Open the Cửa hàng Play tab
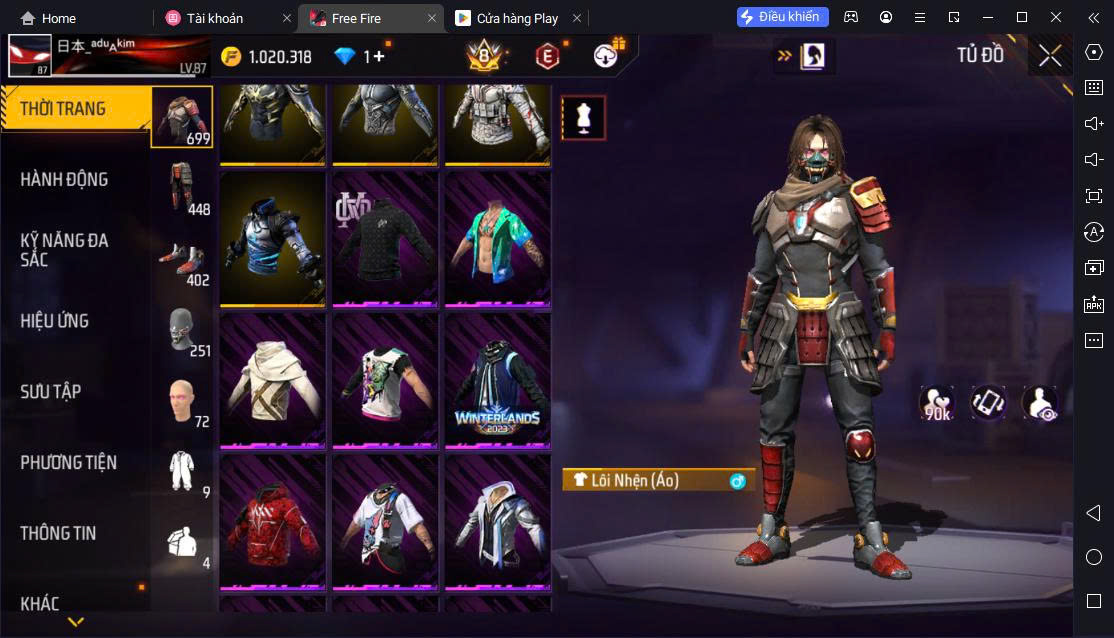 (x=516, y=18)
